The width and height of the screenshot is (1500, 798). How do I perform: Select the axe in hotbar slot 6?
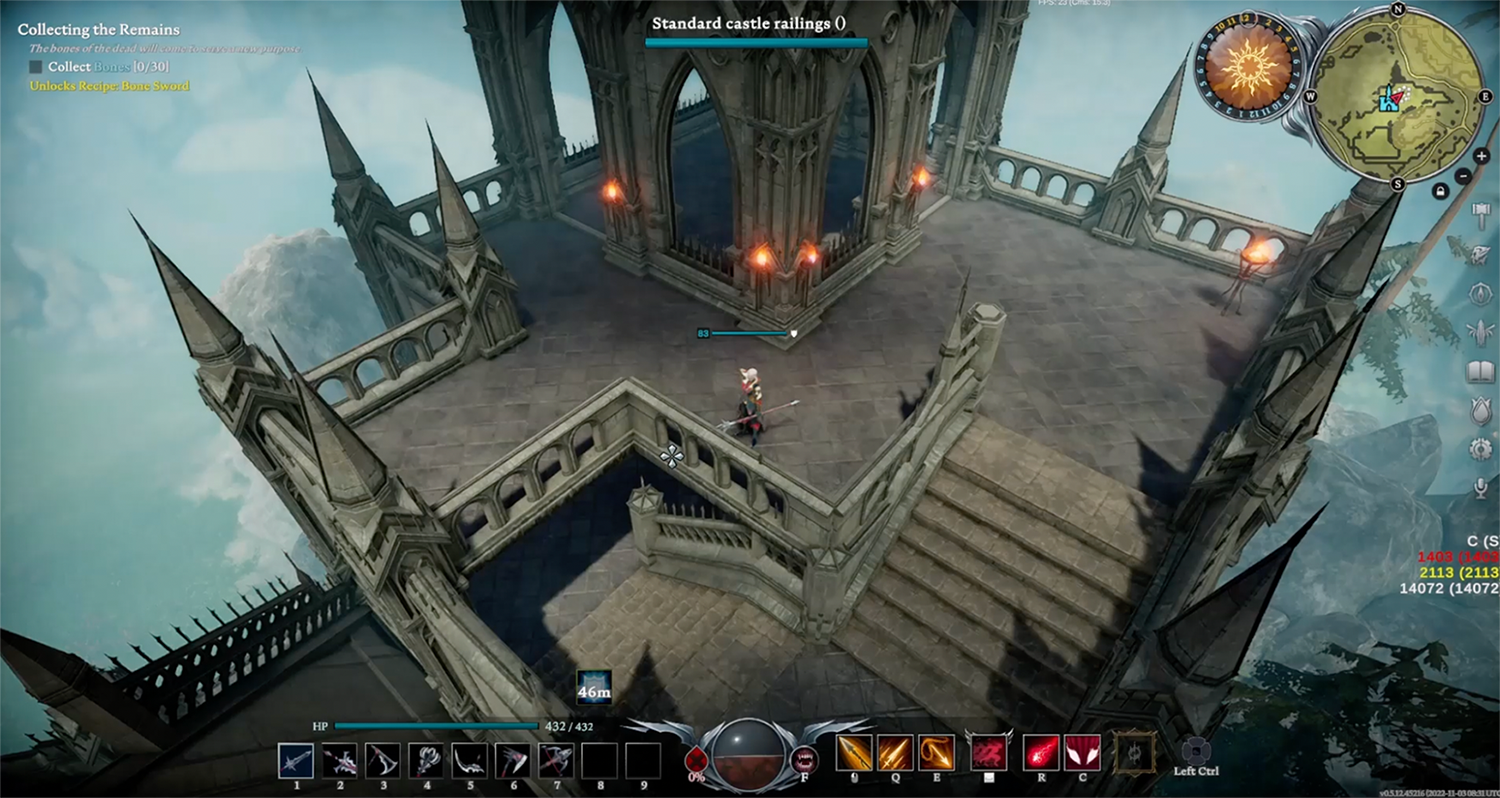coord(513,761)
